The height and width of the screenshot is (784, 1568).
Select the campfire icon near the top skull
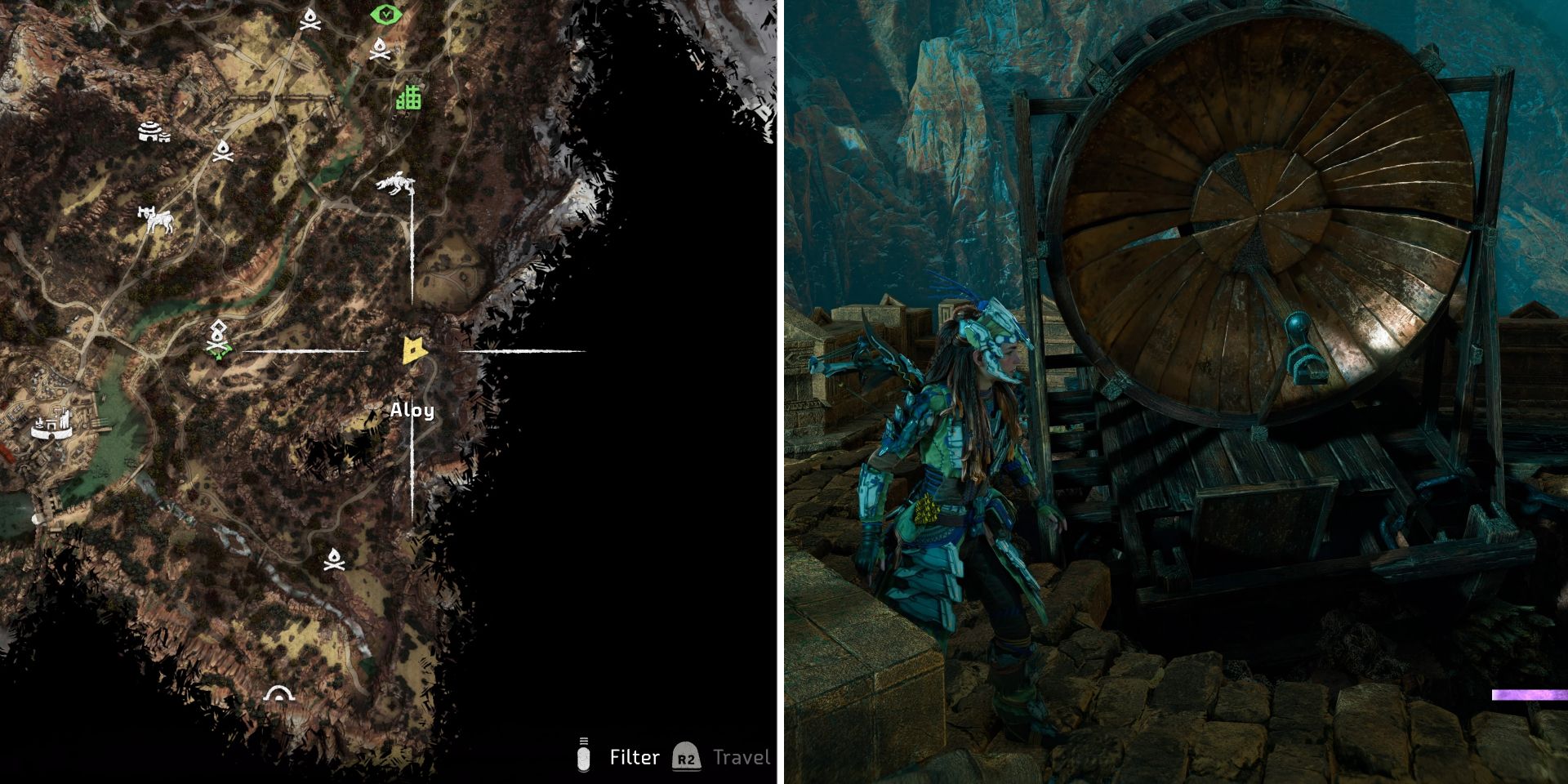[380, 51]
